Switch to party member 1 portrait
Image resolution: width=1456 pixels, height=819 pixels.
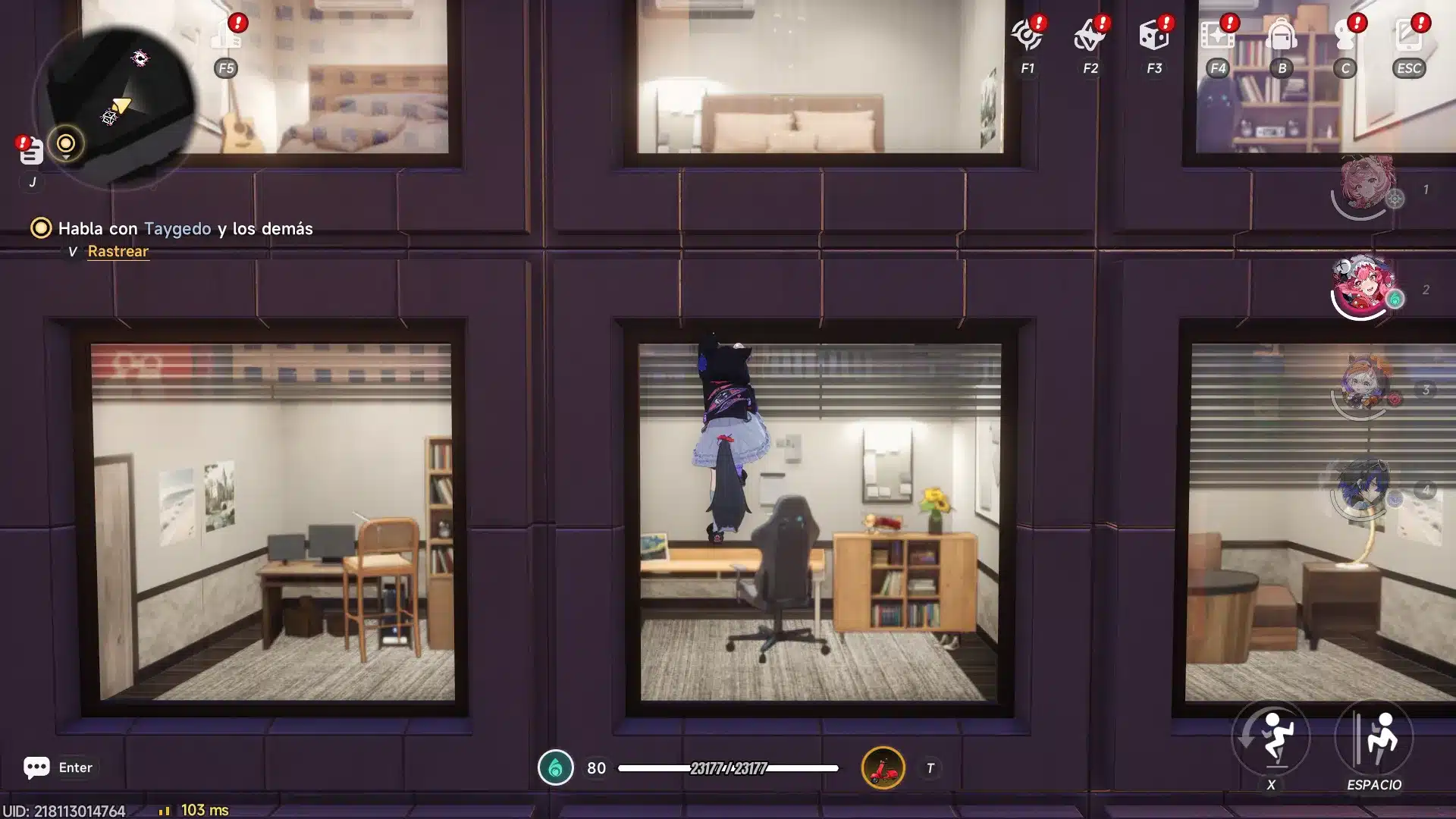[1365, 186]
